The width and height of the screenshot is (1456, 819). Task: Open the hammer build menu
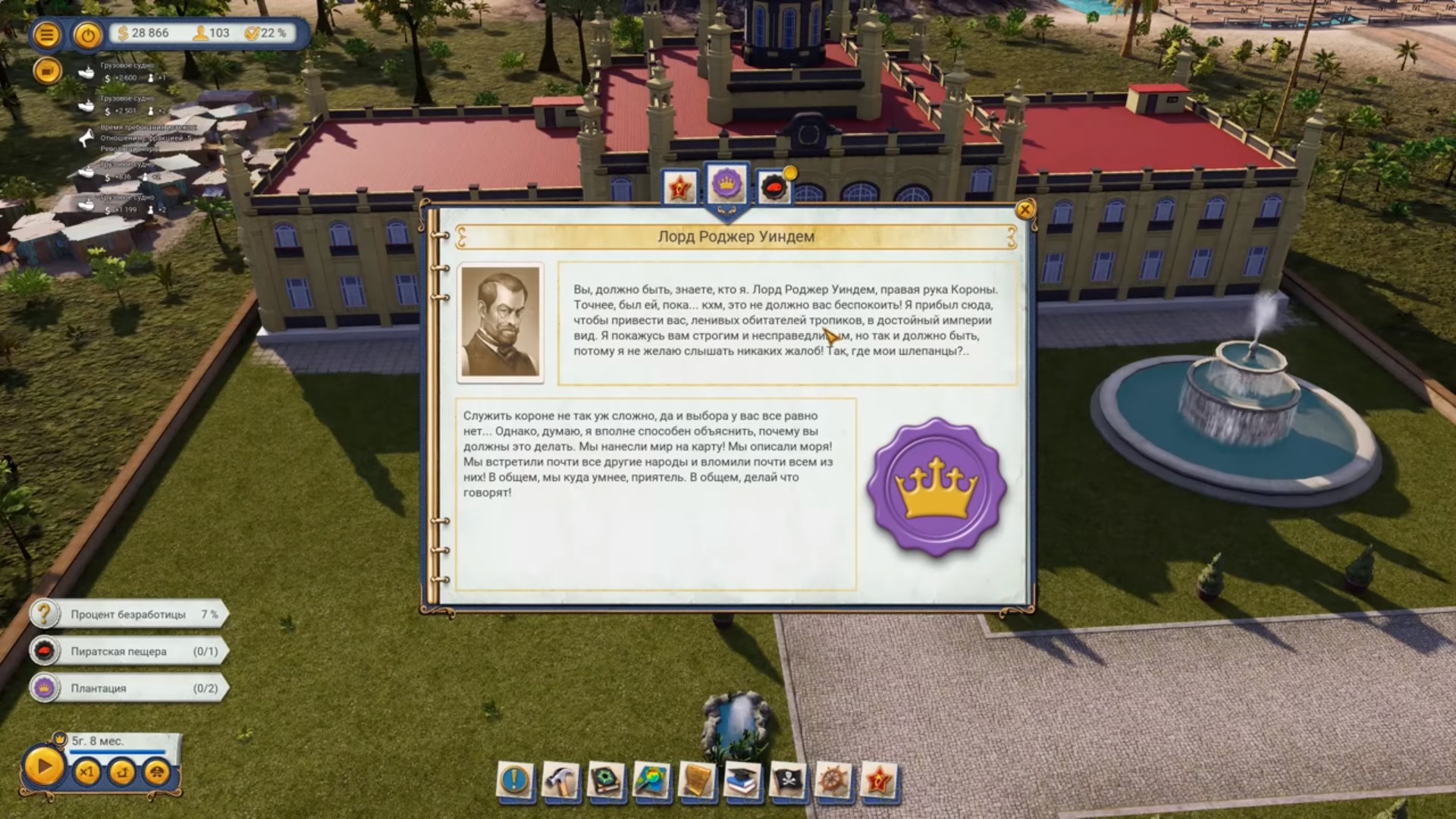561,781
